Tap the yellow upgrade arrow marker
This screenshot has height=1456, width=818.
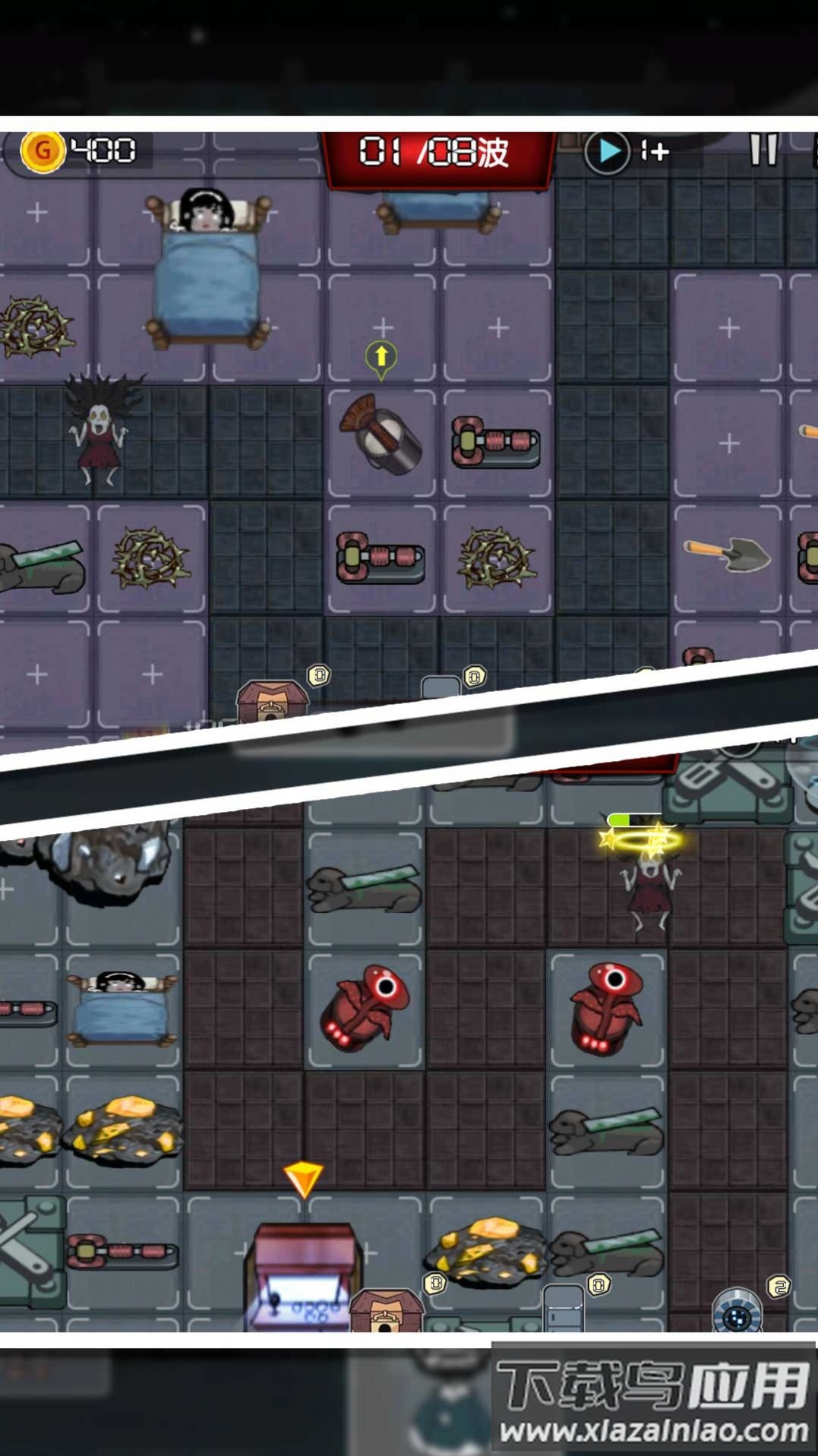(x=381, y=357)
